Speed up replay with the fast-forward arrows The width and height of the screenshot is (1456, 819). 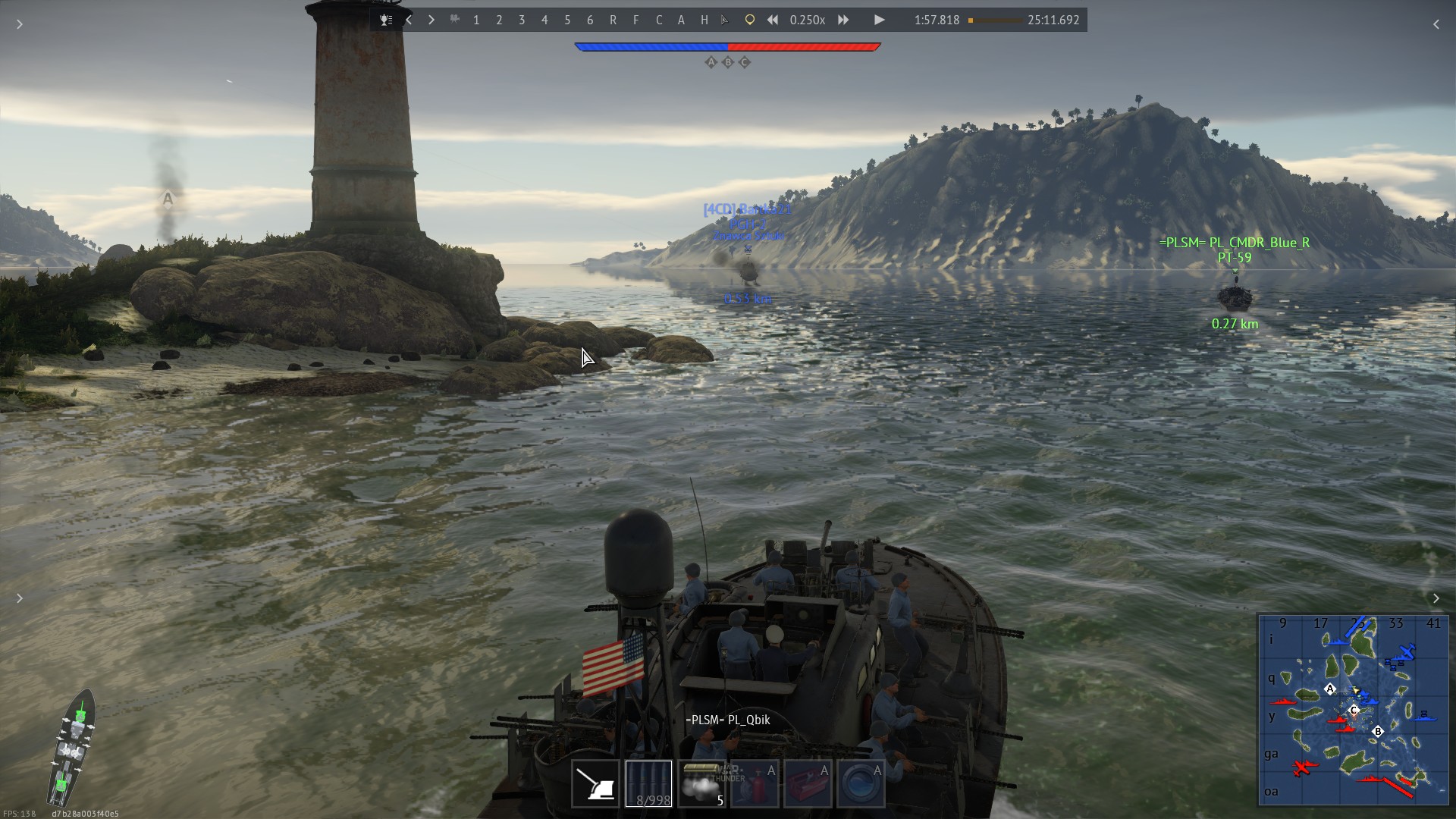[843, 20]
